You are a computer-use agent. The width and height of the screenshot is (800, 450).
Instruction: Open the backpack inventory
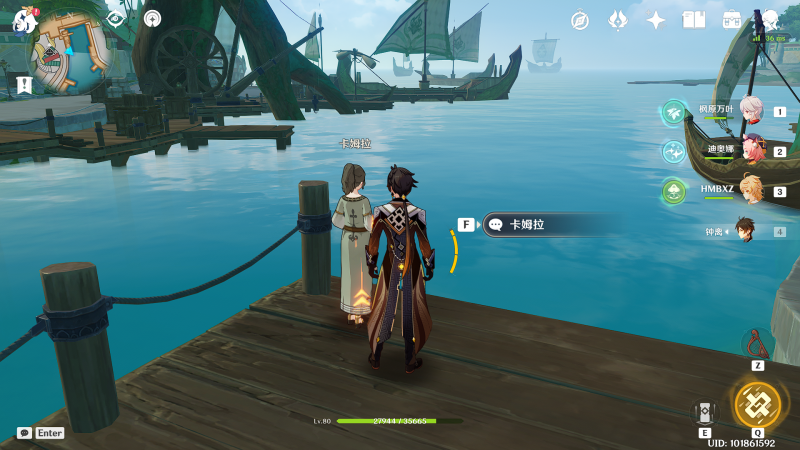tap(732, 20)
